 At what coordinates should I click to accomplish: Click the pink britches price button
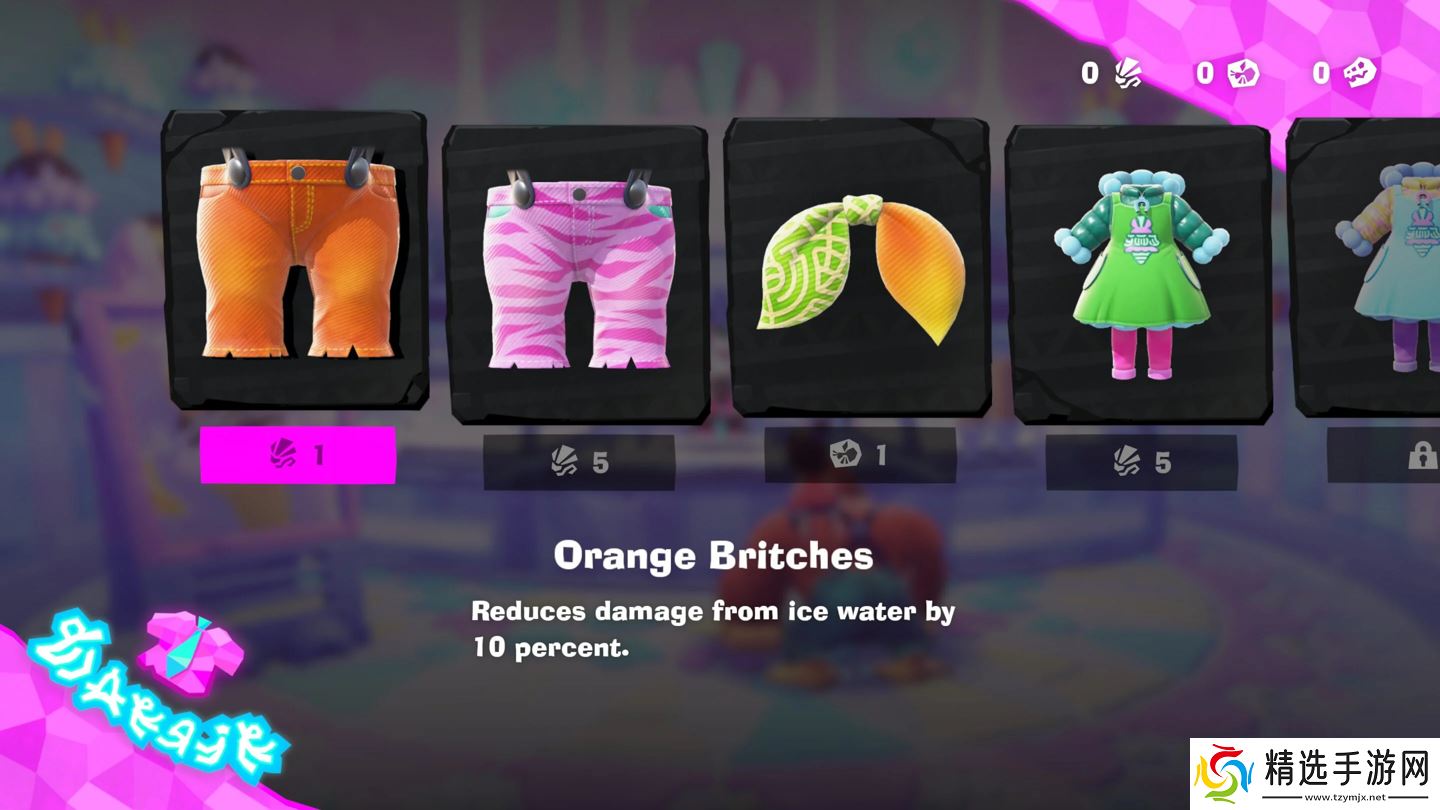579,462
